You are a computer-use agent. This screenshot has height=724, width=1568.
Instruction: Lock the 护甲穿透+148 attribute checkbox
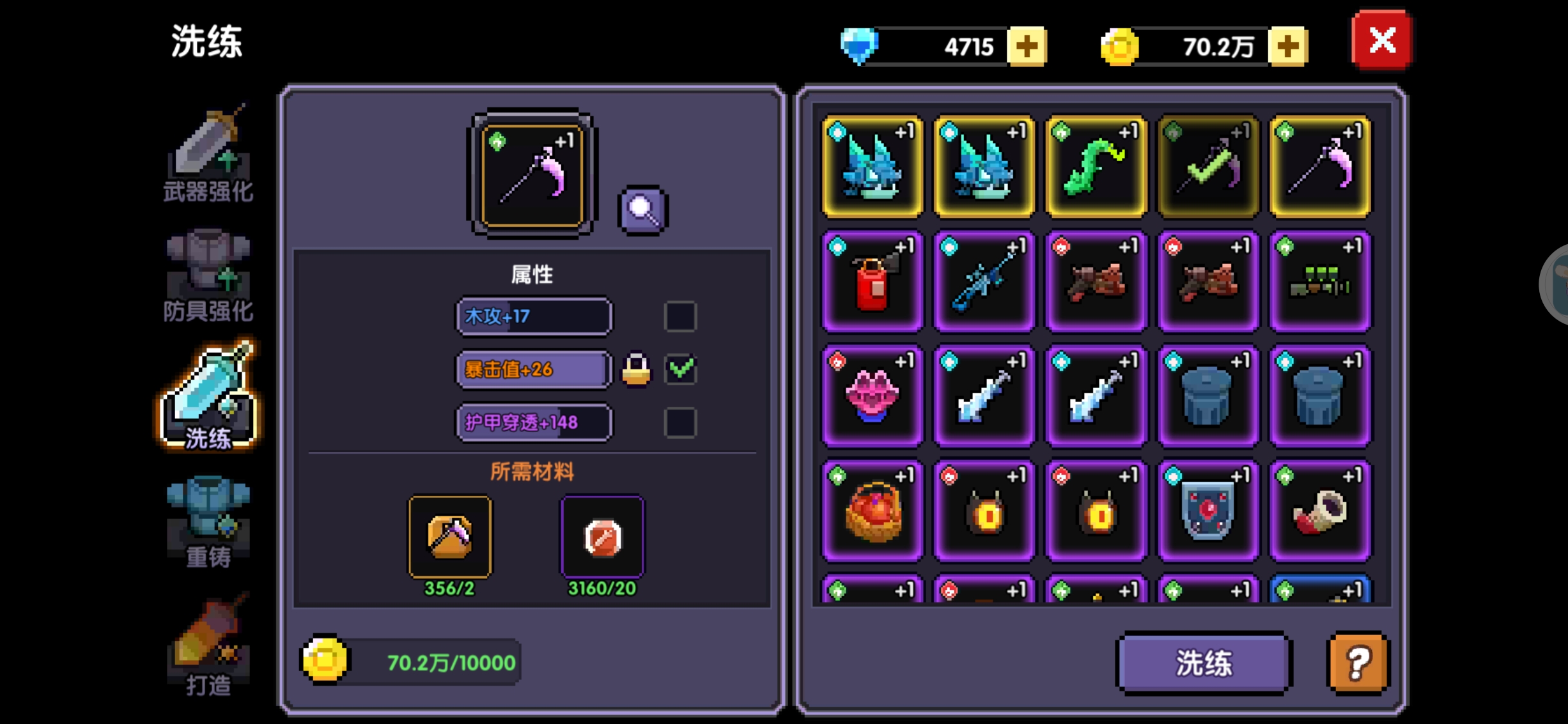click(x=679, y=422)
